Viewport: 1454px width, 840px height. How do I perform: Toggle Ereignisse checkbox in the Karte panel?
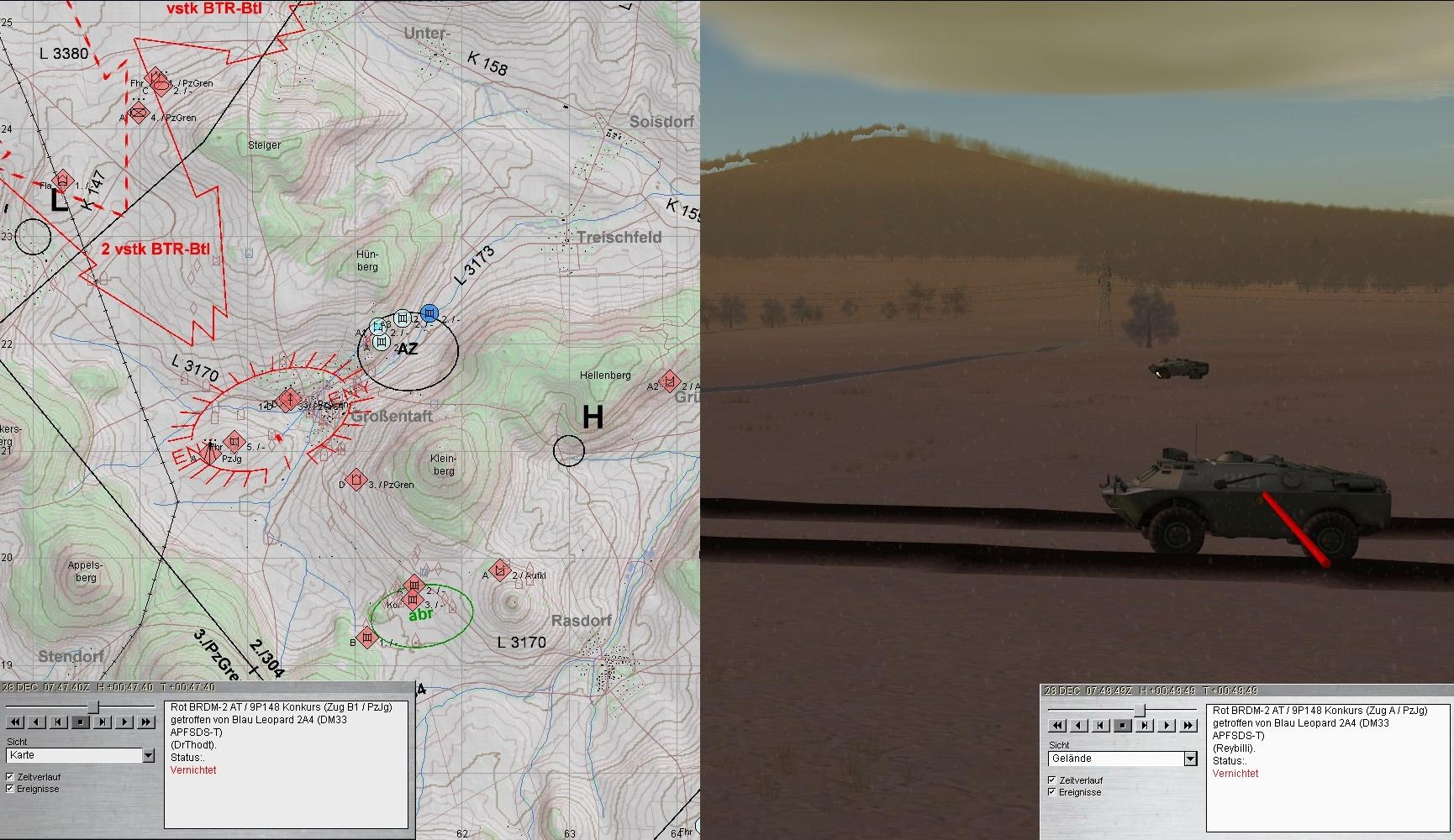tap(10, 789)
